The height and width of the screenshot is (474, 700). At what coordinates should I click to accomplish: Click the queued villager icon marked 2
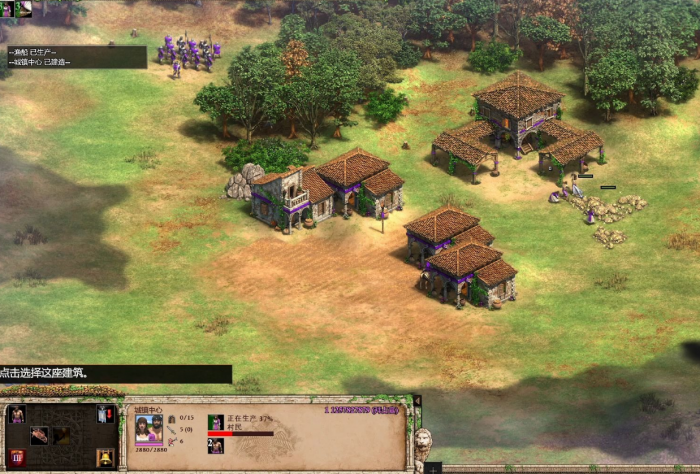pos(215,446)
